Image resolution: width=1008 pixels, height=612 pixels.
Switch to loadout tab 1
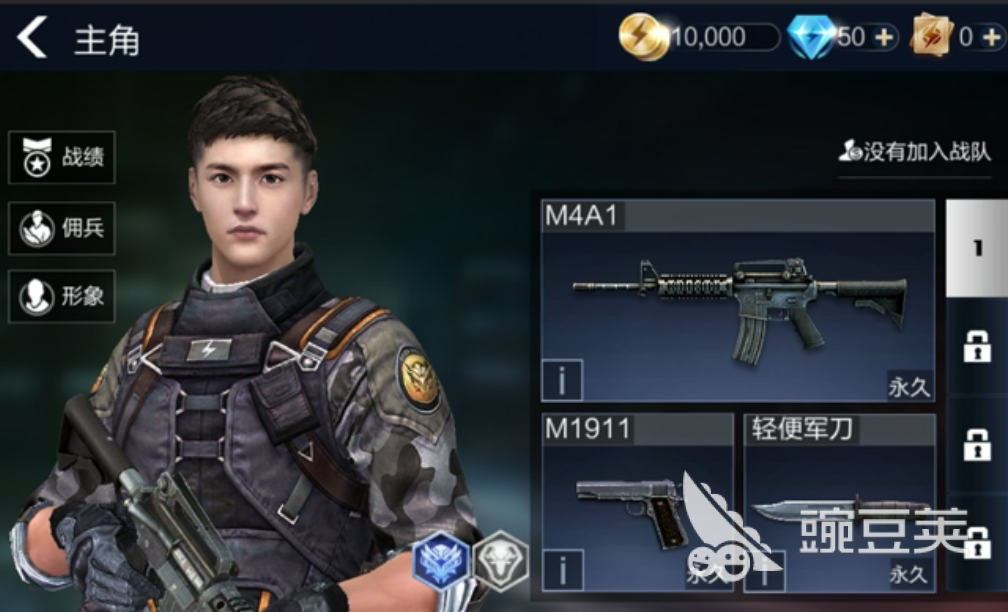click(x=976, y=248)
